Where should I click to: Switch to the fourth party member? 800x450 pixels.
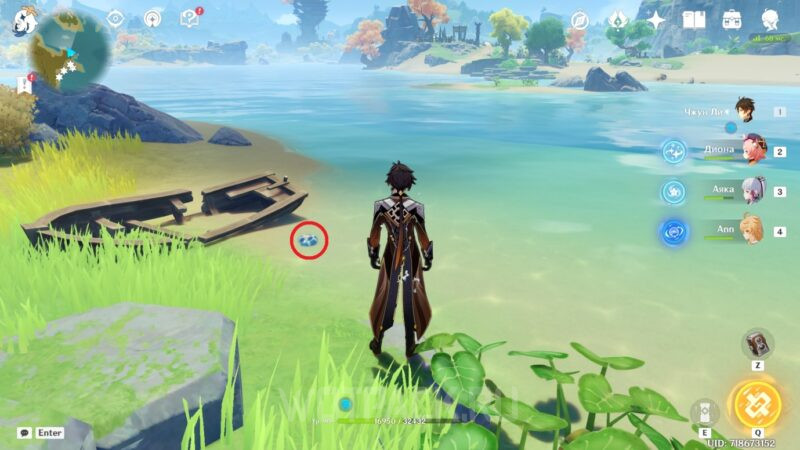point(750,229)
